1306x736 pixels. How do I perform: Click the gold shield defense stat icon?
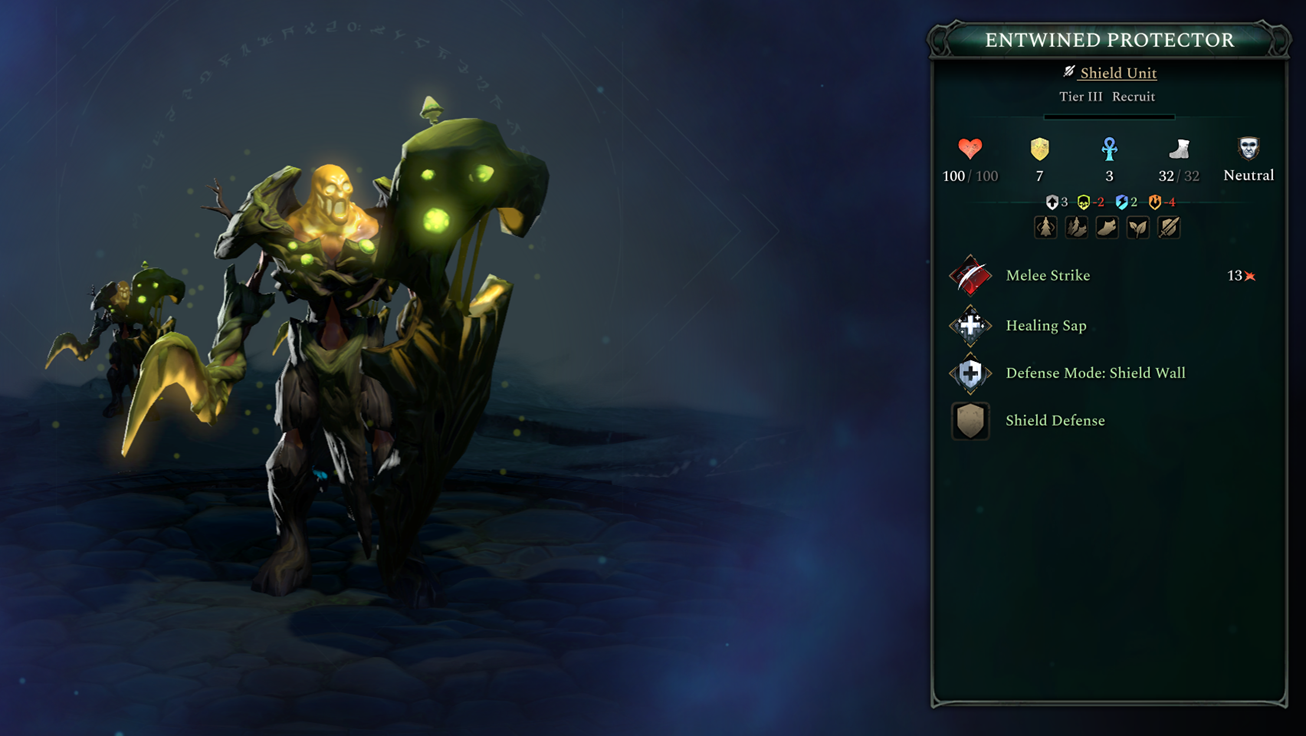[x=1040, y=149]
